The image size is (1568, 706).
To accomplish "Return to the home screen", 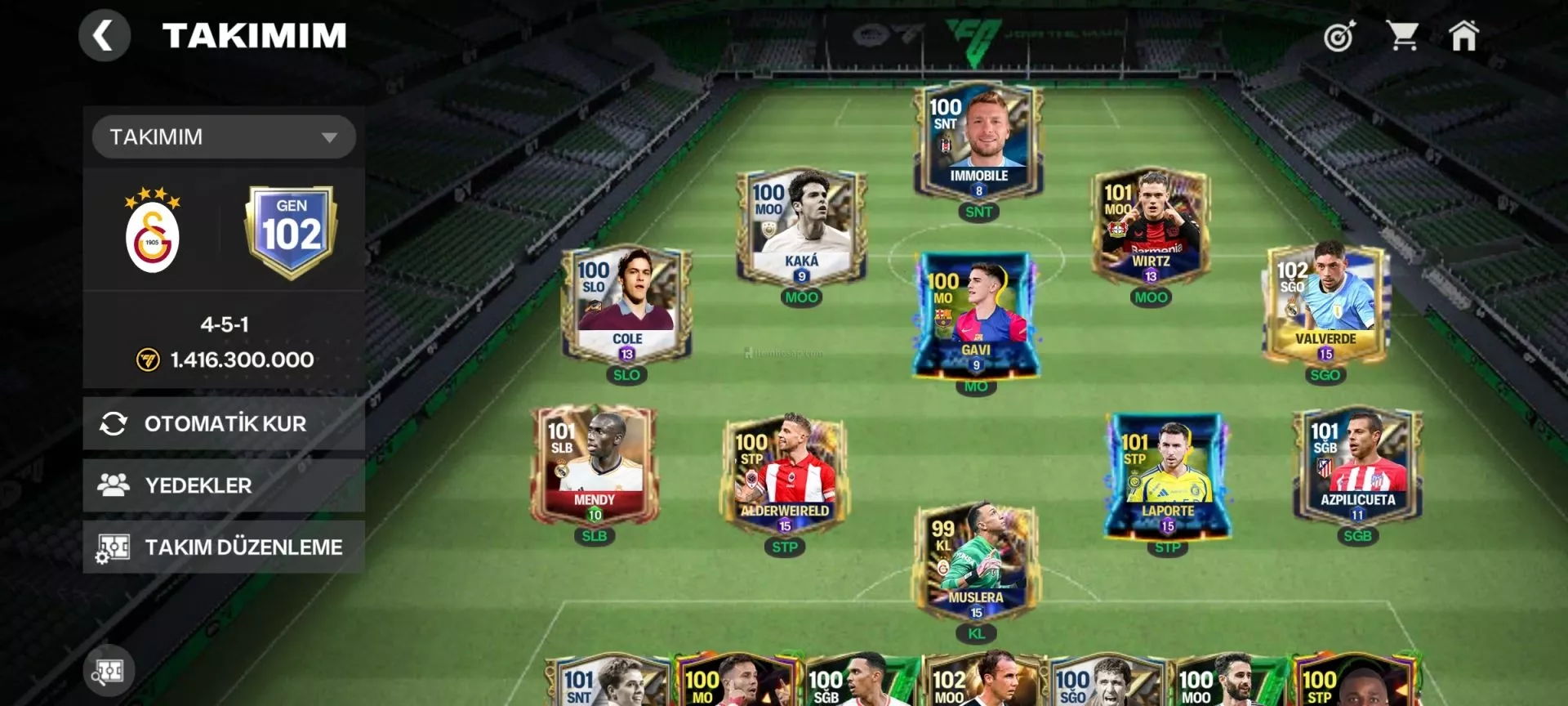I will (x=1463, y=36).
